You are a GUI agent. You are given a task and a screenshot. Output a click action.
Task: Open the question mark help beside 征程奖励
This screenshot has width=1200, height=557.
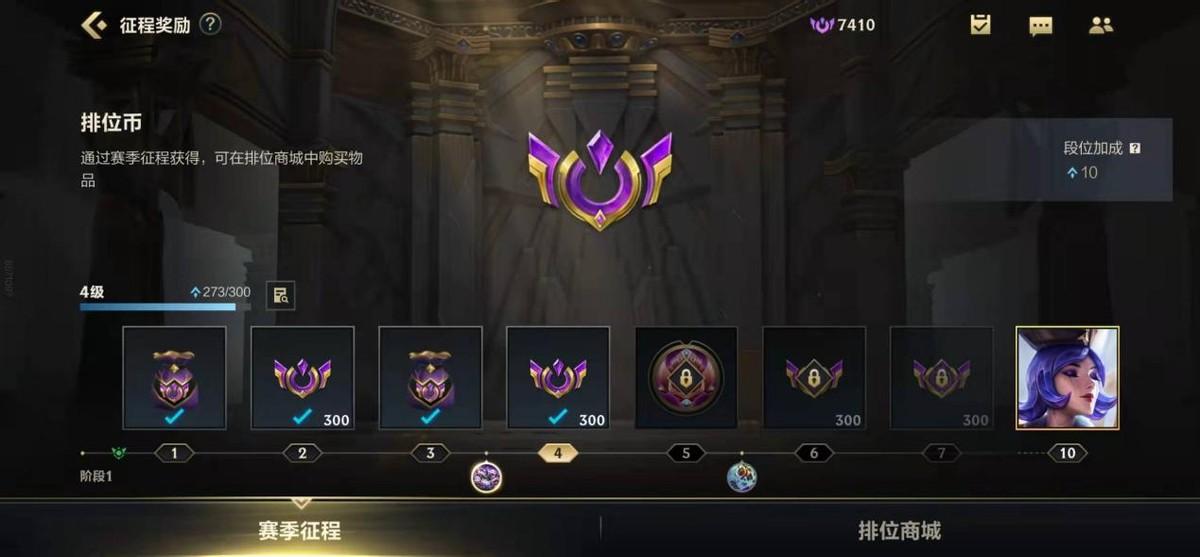[210, 25]
